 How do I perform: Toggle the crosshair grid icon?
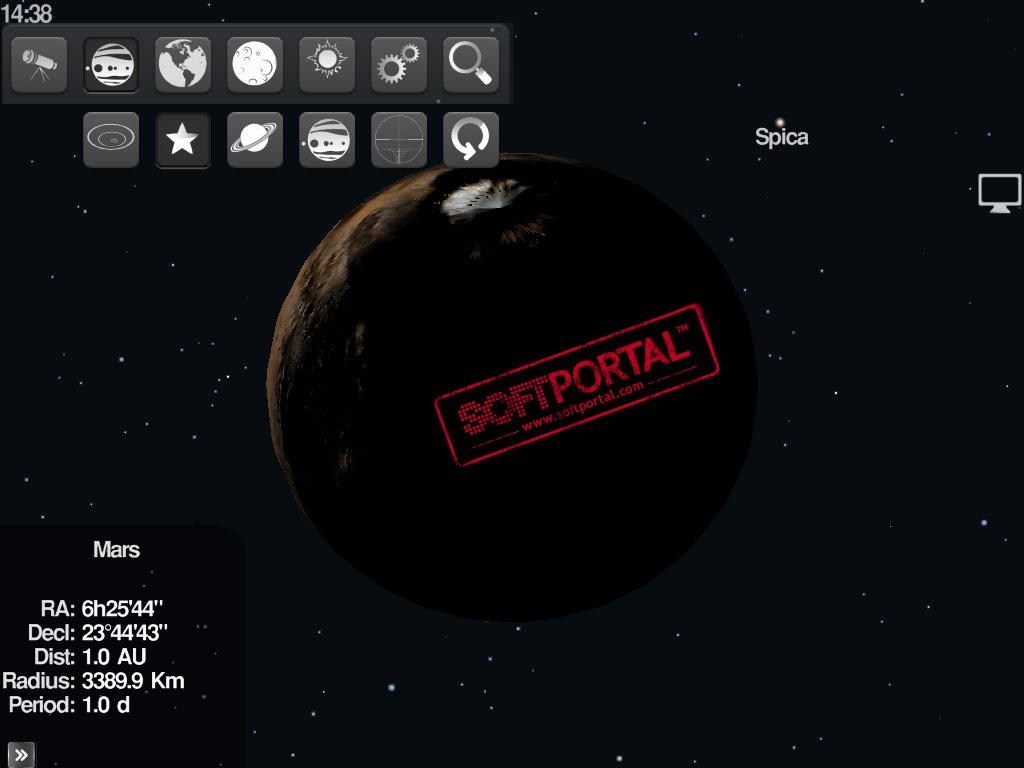[x=399, y=140]
